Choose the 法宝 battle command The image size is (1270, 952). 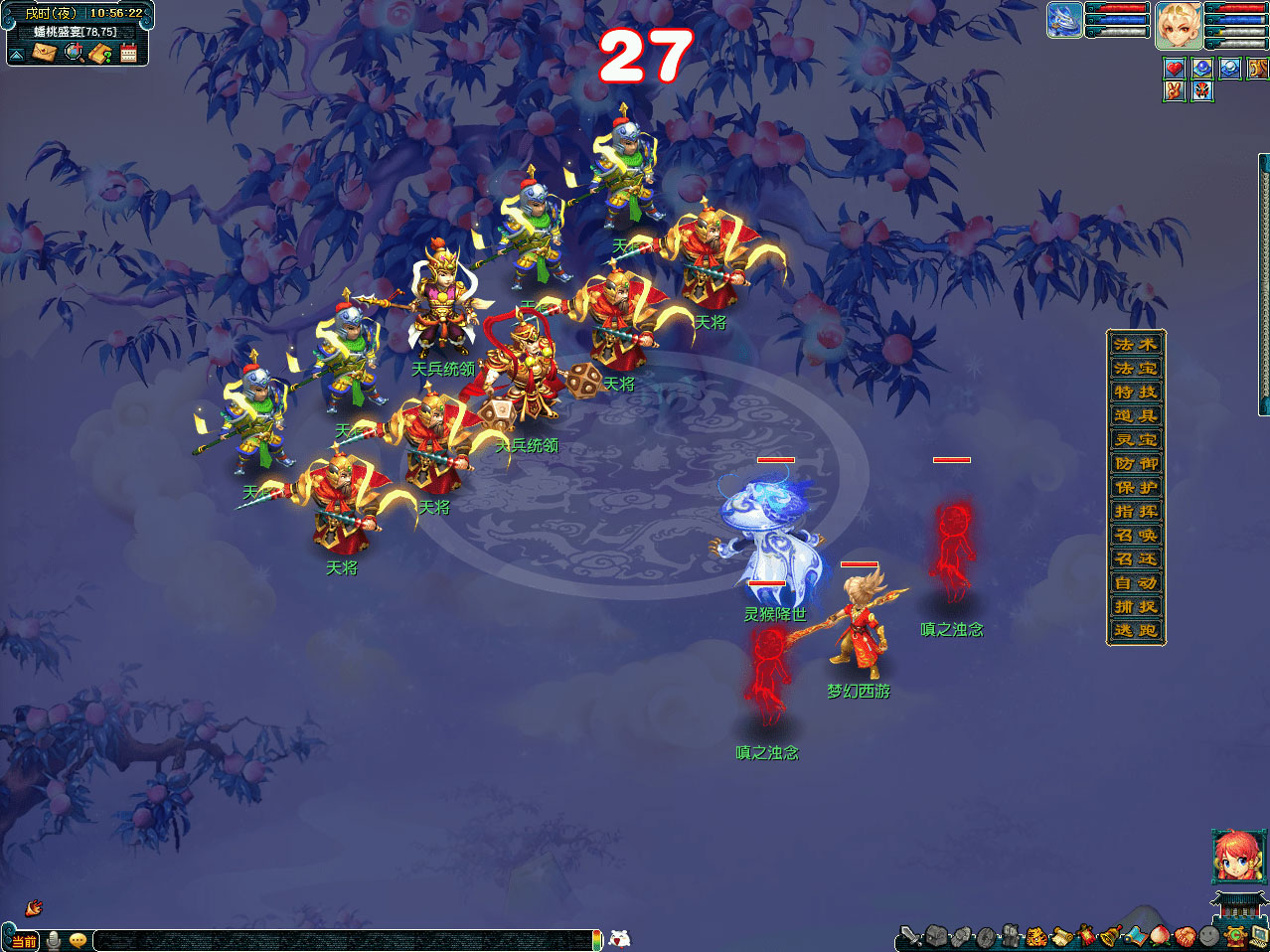(x=1136, y=368)
